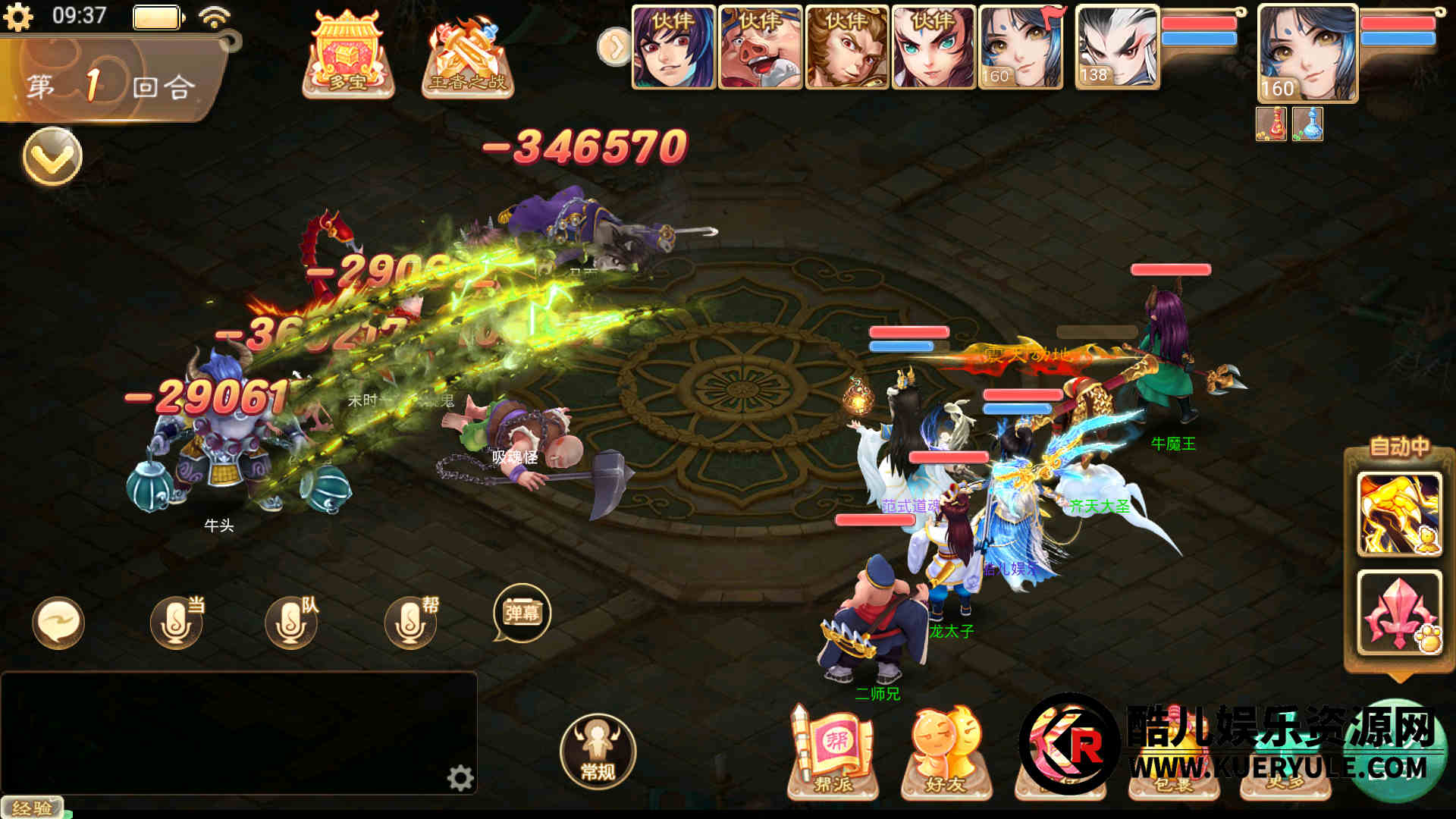1456x819 pixels.
Task: Use the blue potion icon
Action: pos(1307,124)
